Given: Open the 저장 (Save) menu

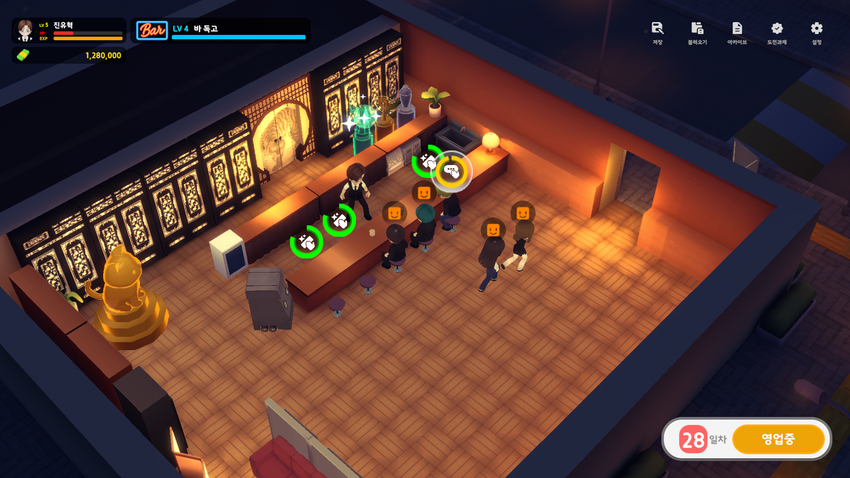Looking at the screenshot, I should tap(657, 31).
